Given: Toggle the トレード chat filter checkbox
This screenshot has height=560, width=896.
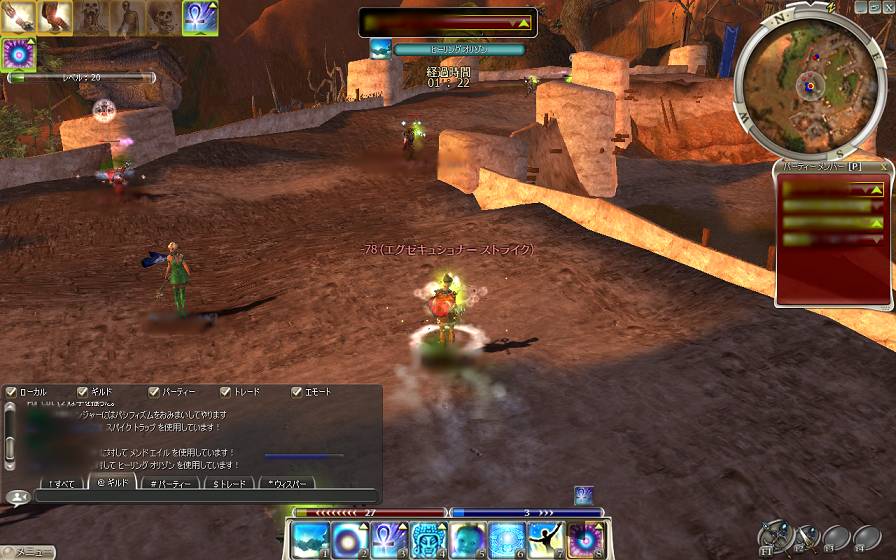Looking at the screenshot, I should coord(225,392).
